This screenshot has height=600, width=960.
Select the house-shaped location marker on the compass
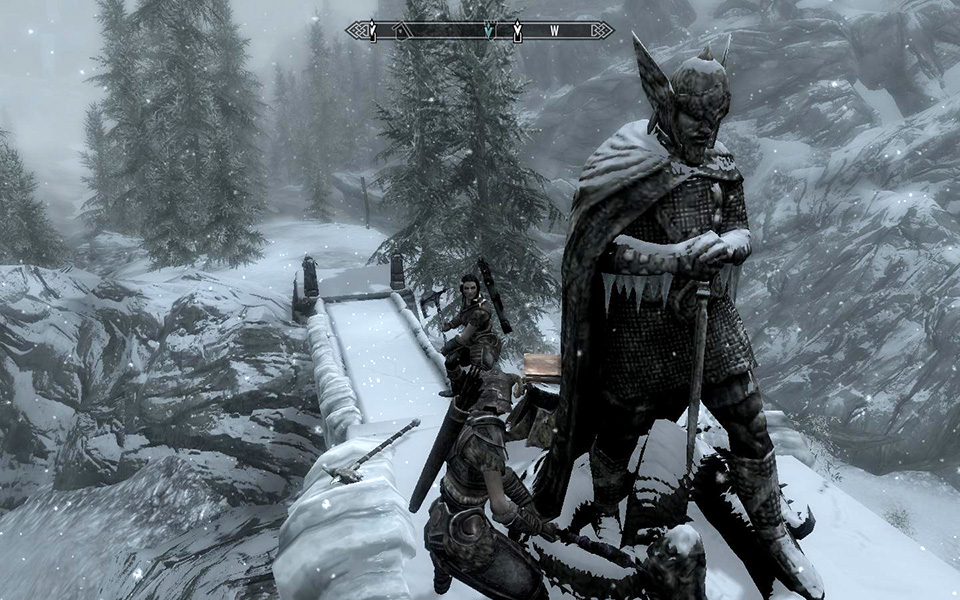coord(400,31)
